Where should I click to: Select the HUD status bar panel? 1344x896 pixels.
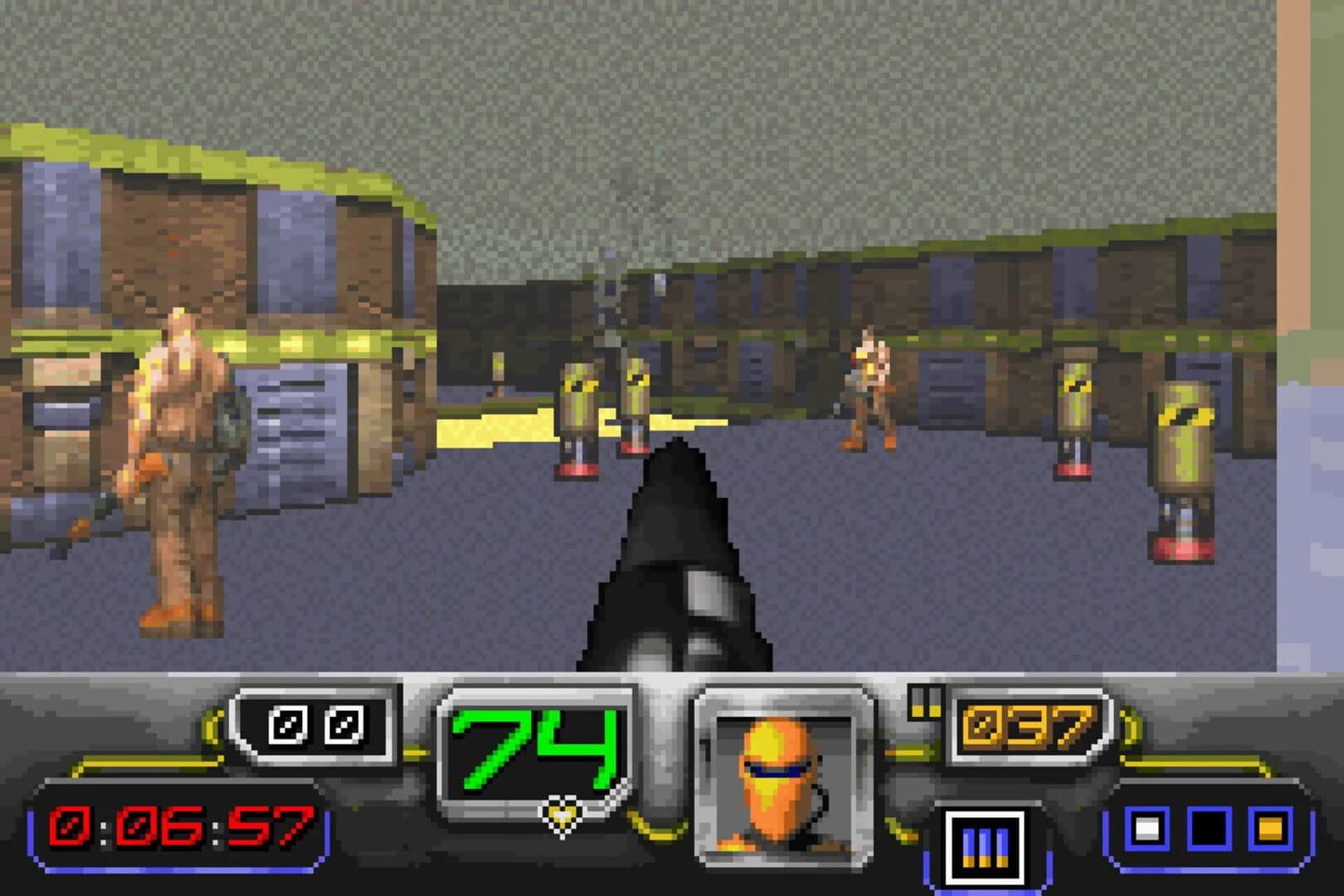tap(672, 788)
